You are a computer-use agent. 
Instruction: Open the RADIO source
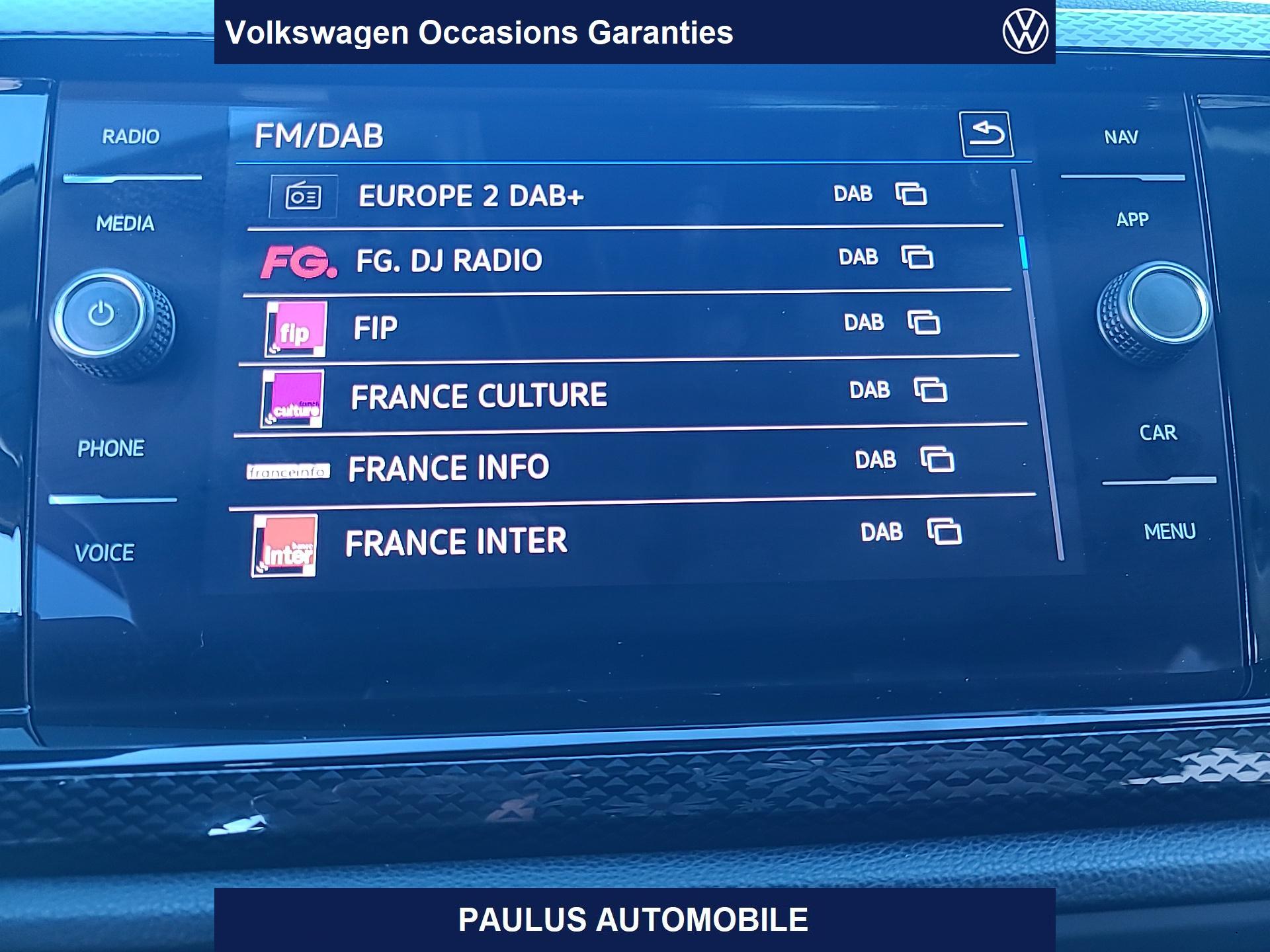[x=130, y=137]
